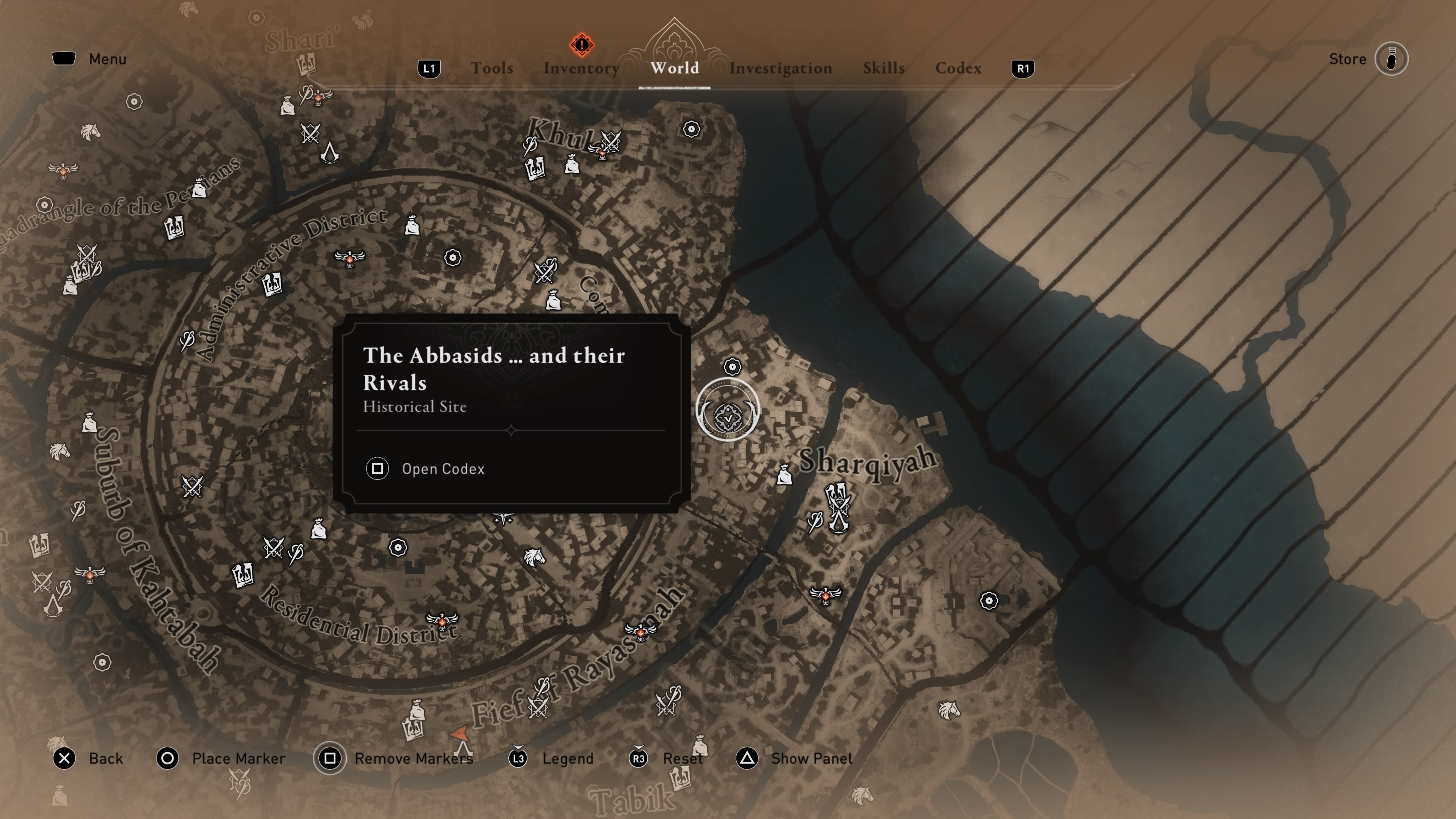Click the horse stable marker below the tooltip
This screenshot has width=1456, height=819.
pyautogui.click(x=533, y=557)
